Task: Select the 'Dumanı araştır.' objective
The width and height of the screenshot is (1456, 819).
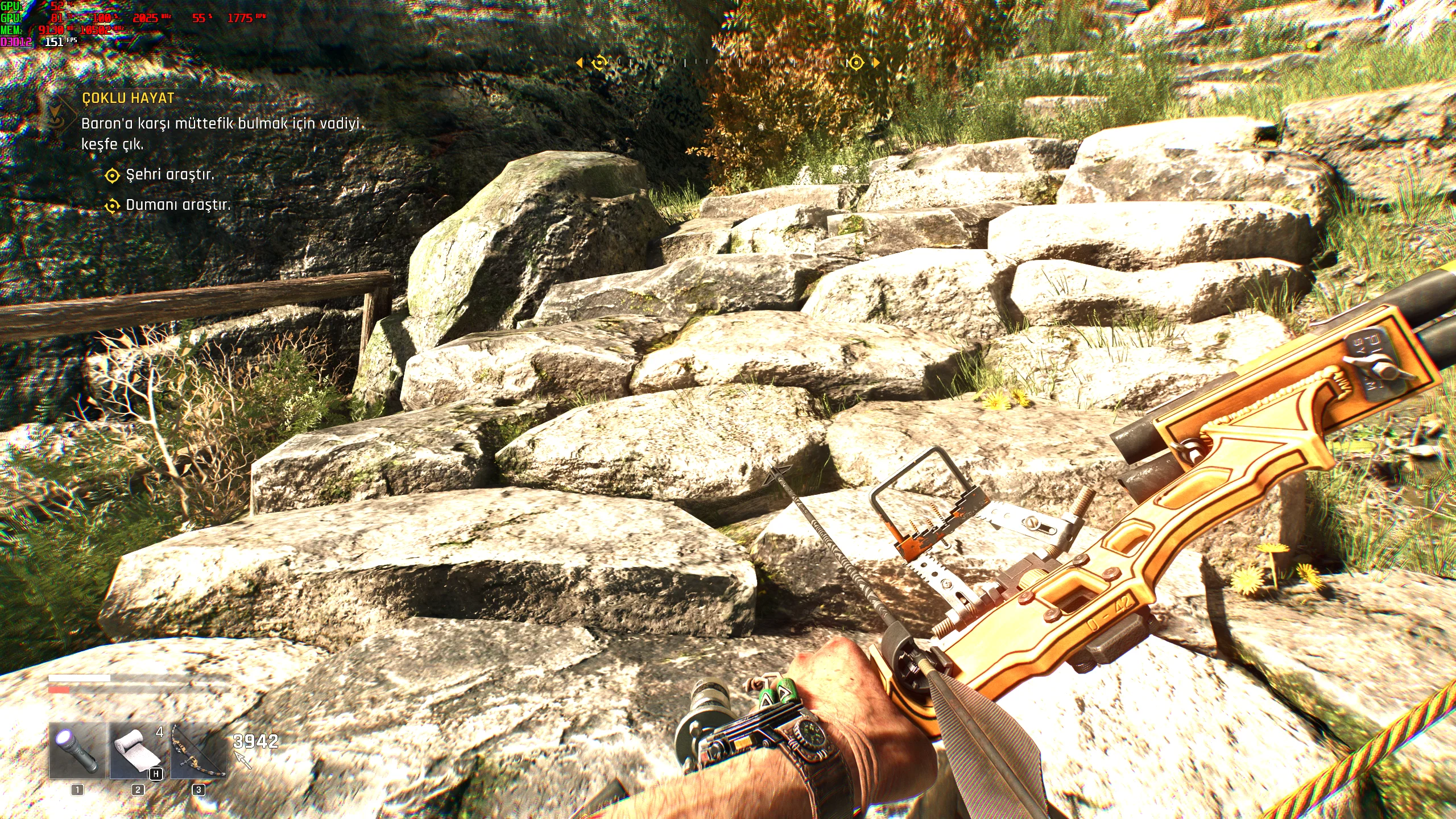Action: coord(178,205)
